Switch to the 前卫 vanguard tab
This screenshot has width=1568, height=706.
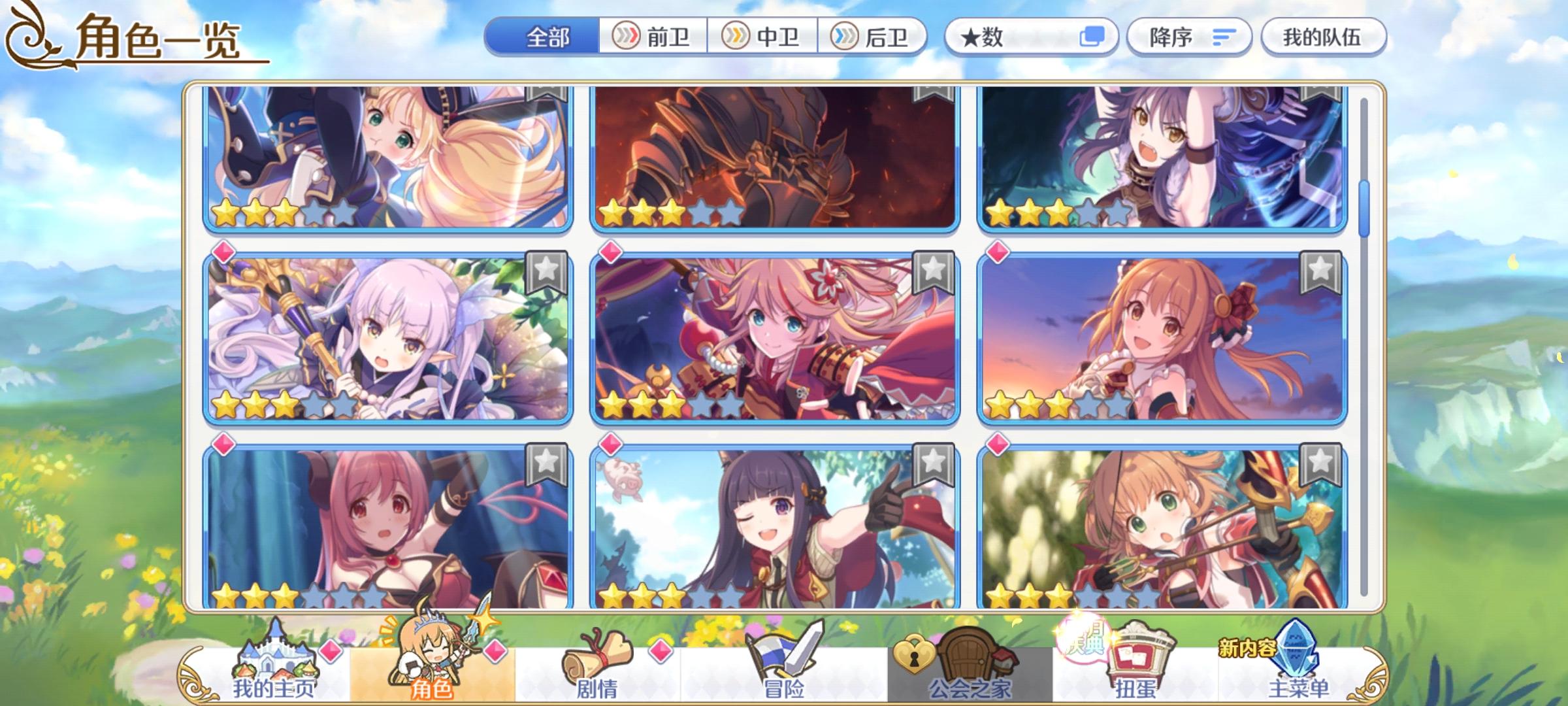point(653,37)
